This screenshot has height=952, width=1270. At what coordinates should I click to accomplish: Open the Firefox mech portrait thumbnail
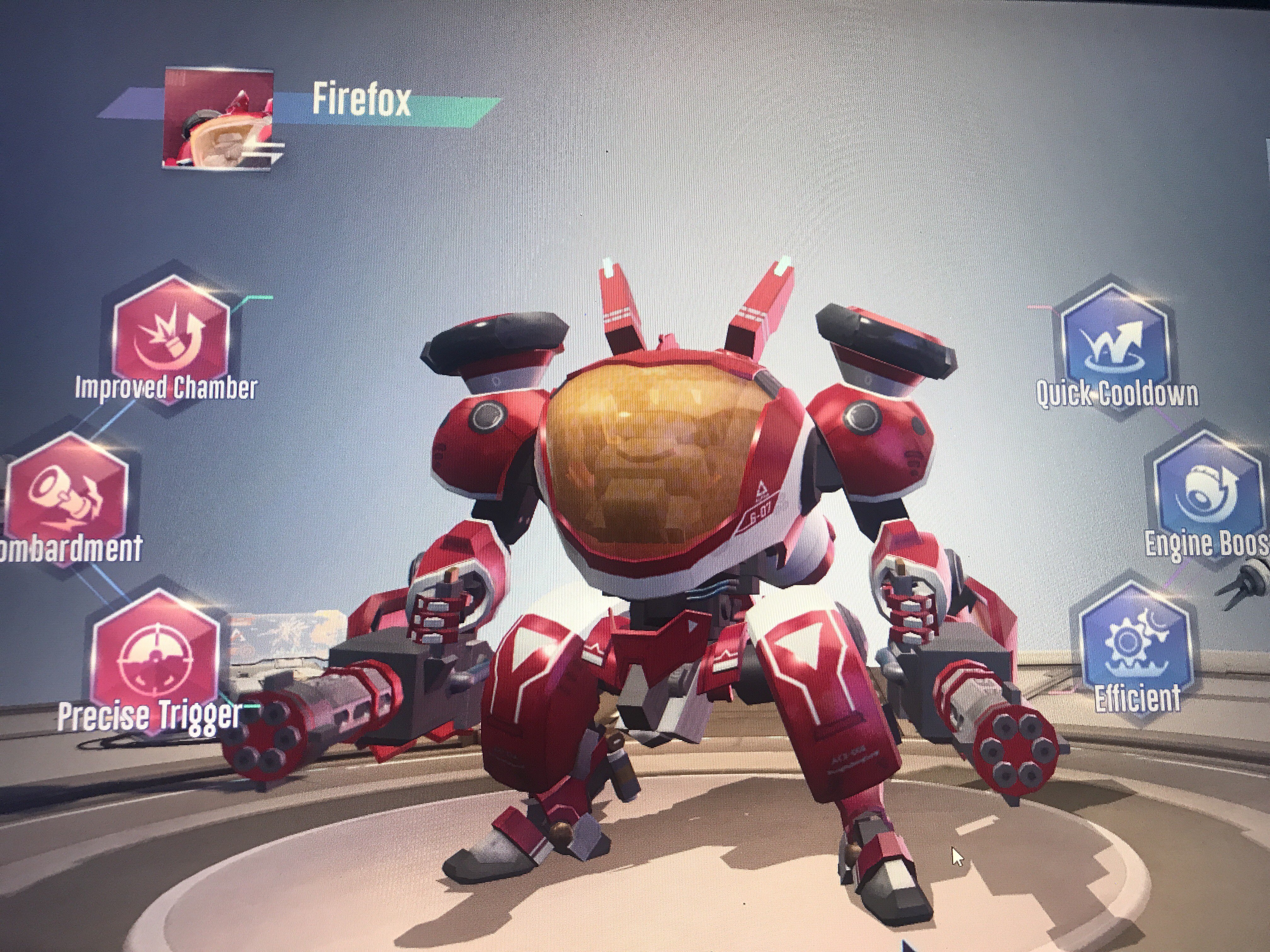tap(219, 117)
